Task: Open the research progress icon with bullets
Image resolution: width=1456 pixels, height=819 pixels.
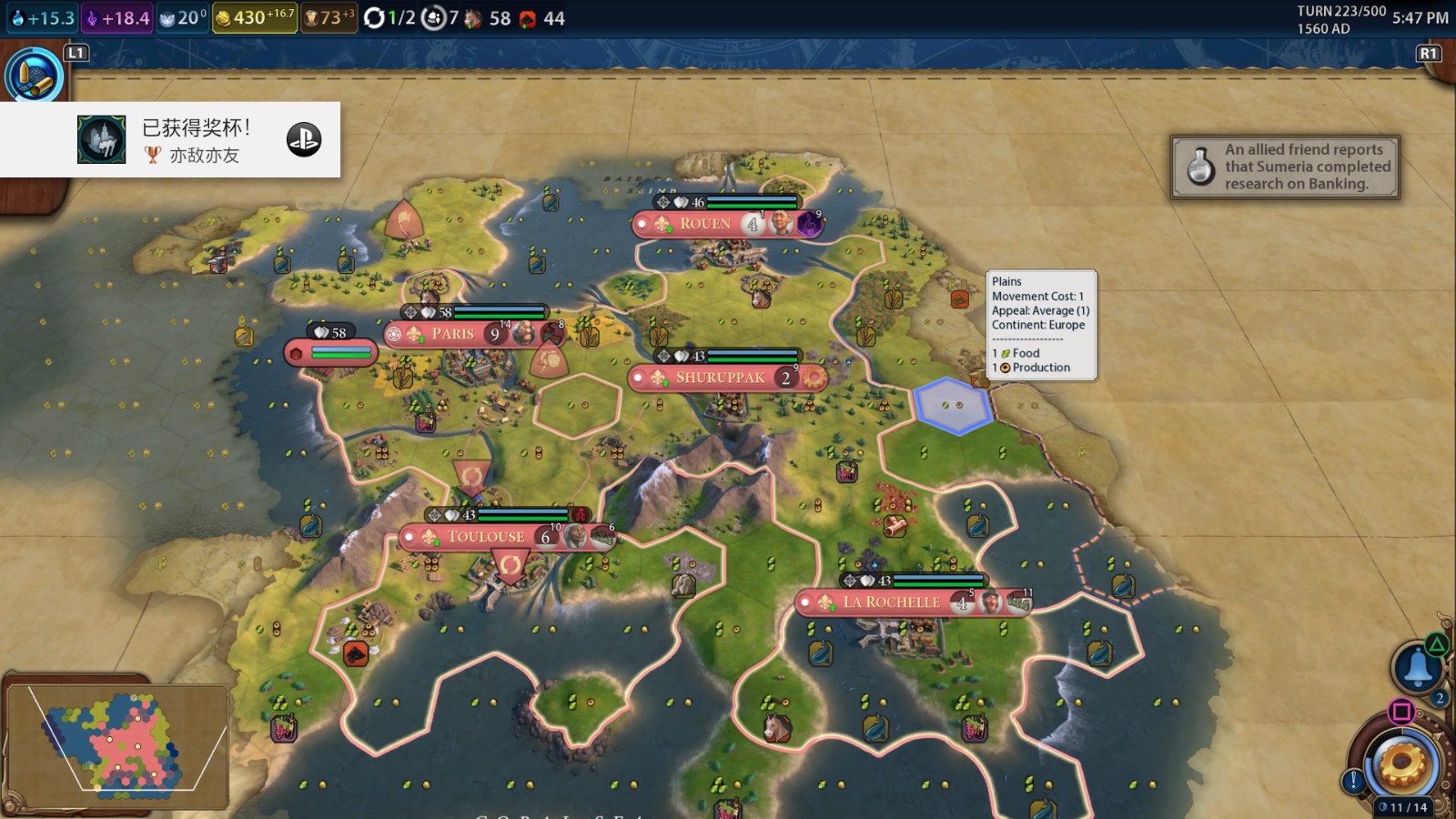Action: (35, 75)
